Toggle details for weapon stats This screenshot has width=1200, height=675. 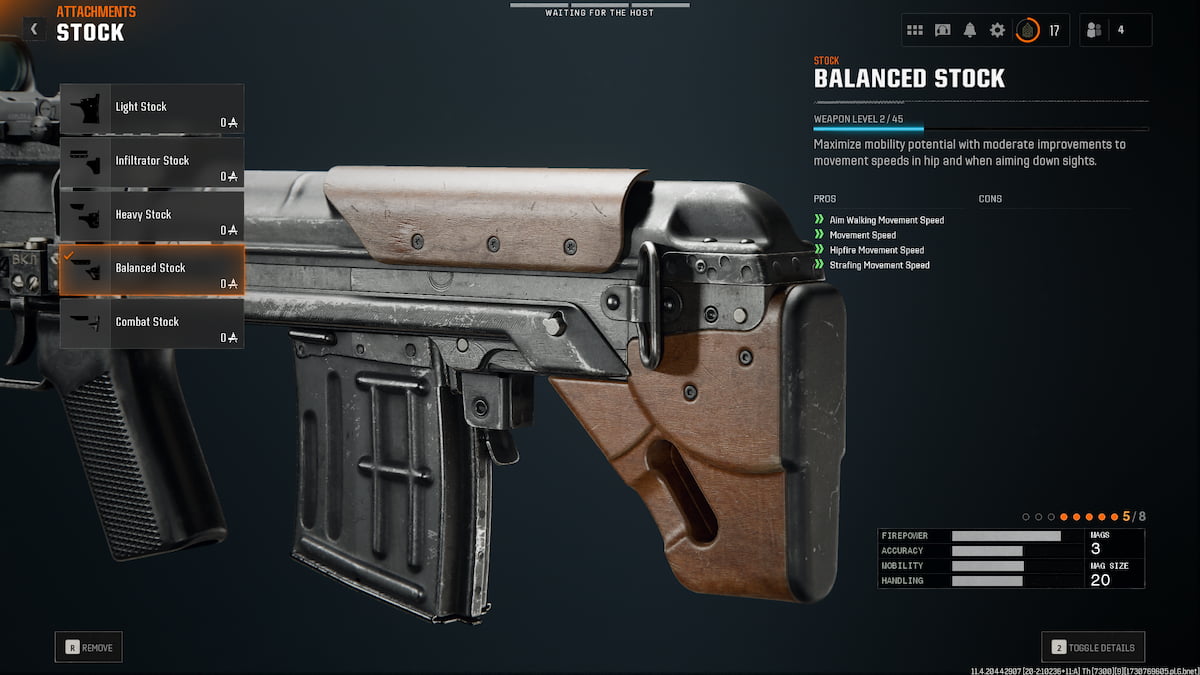coord(1093,647)
